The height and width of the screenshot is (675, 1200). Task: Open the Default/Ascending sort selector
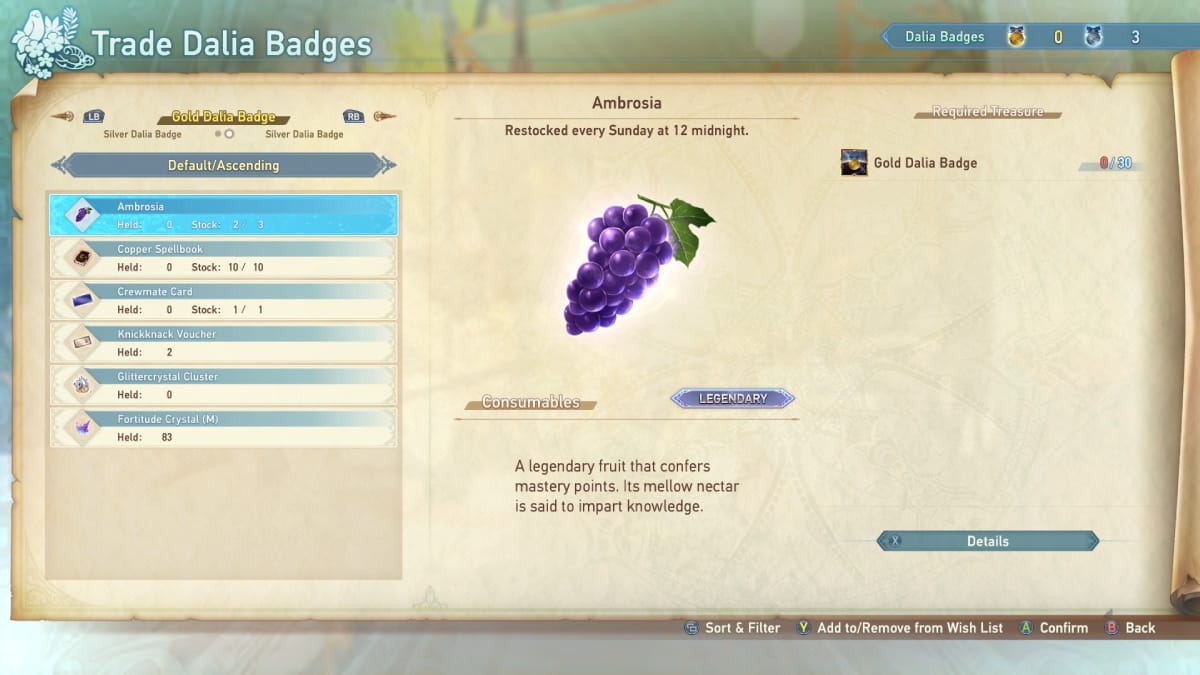tap(223, 165)
